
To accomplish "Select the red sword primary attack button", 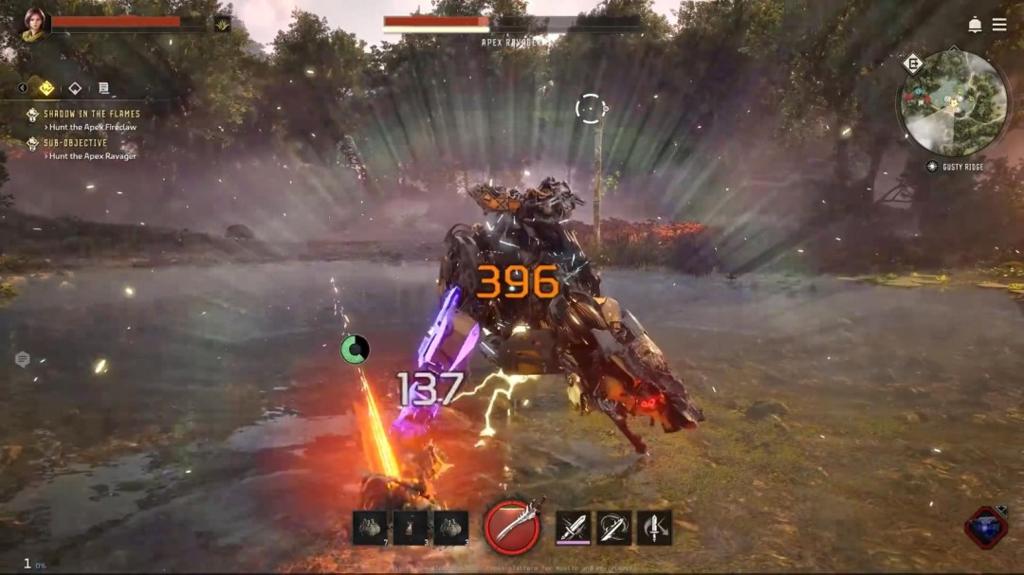I will tap(513, 526).
